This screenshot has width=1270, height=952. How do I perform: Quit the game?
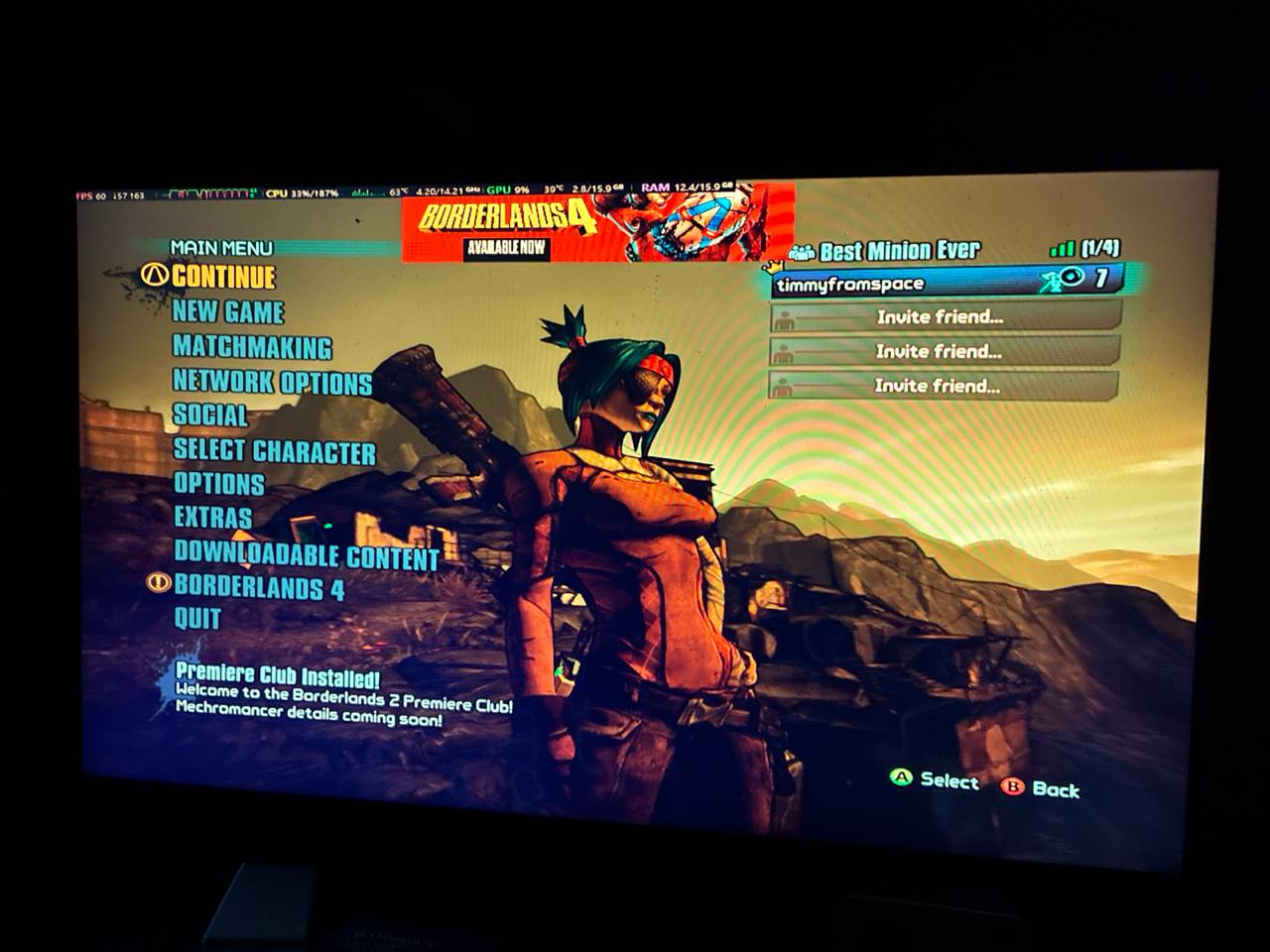[x=197, y=619]
